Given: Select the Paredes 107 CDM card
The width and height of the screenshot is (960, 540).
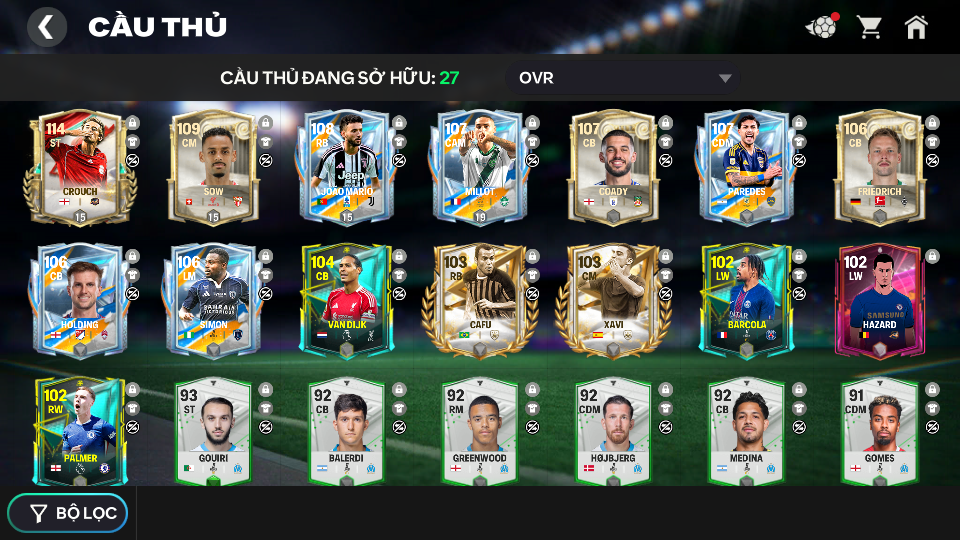Looking at the screenshot, I should tap(746, 167).
